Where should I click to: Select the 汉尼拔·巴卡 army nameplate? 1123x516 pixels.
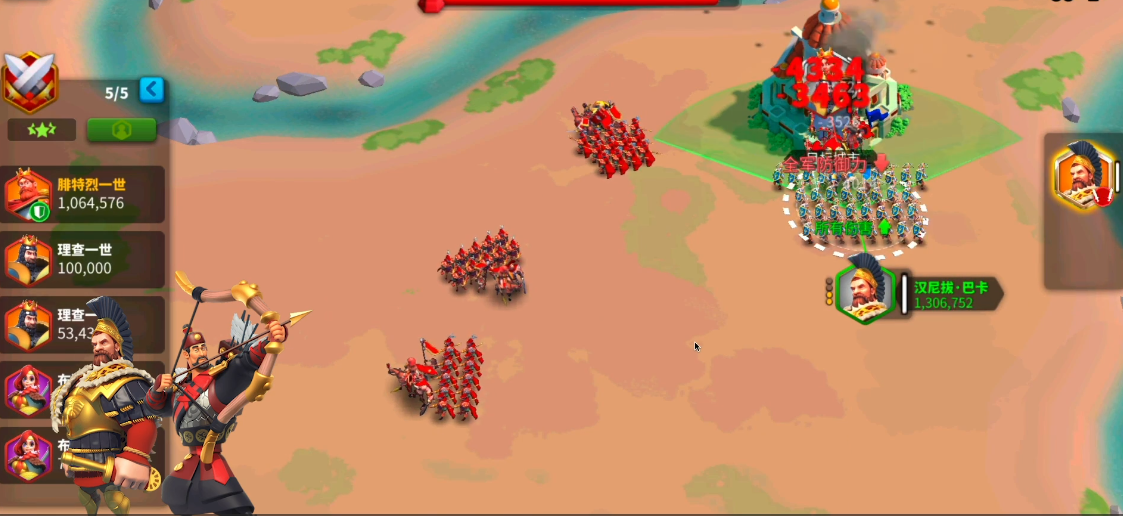click(x=949, y=294)
